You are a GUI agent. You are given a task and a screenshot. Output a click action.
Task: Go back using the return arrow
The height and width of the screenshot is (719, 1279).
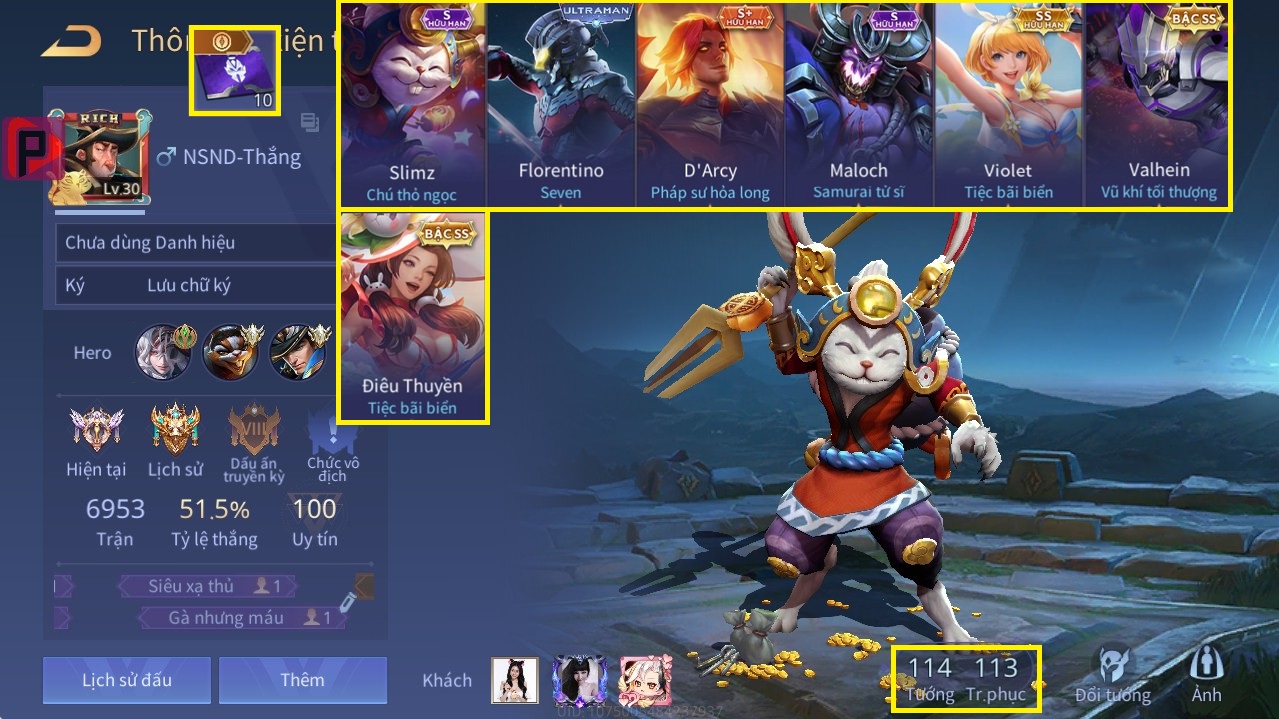72,41
